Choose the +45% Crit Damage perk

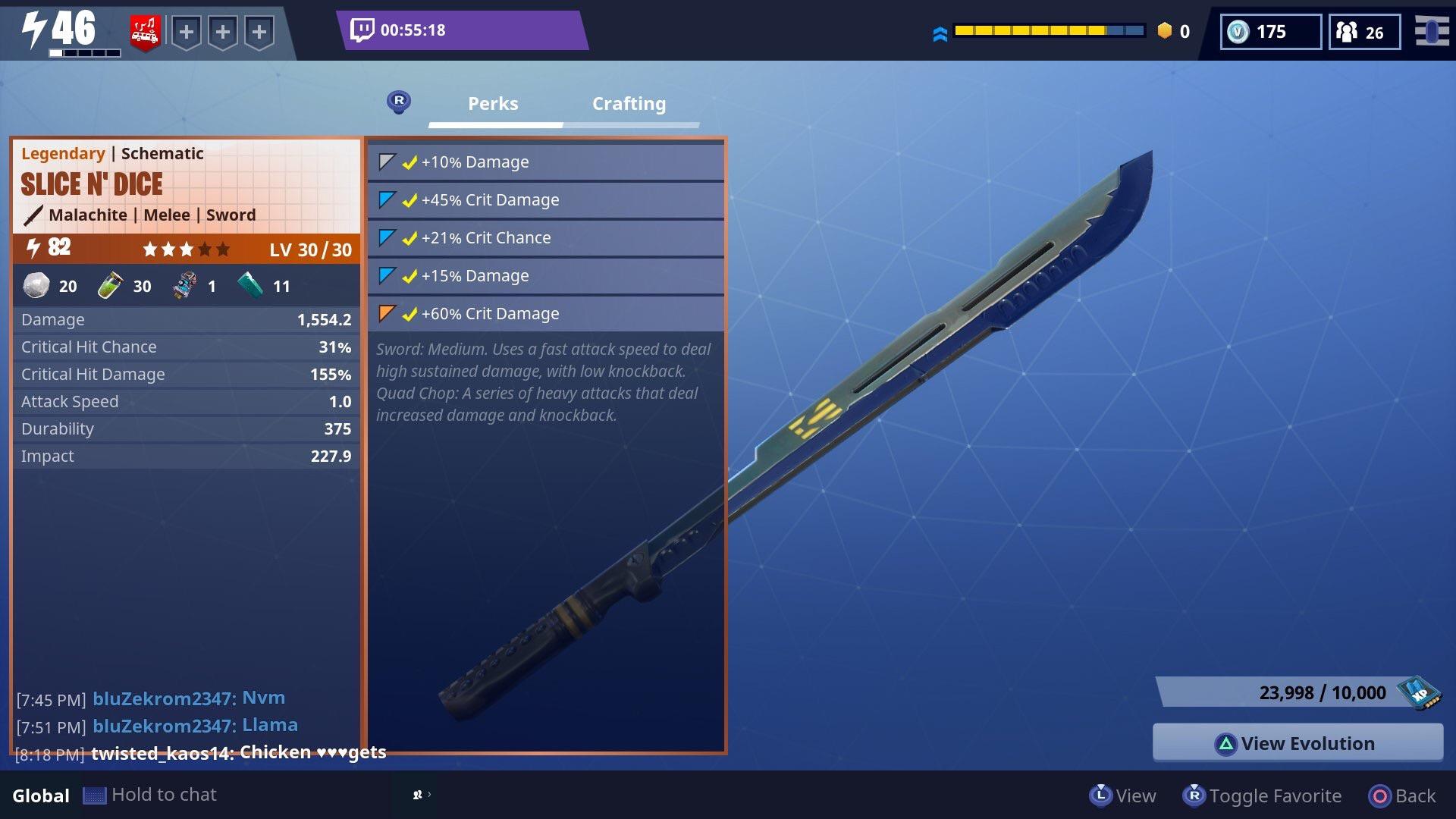pyautogui.click(x=546, y=199)
